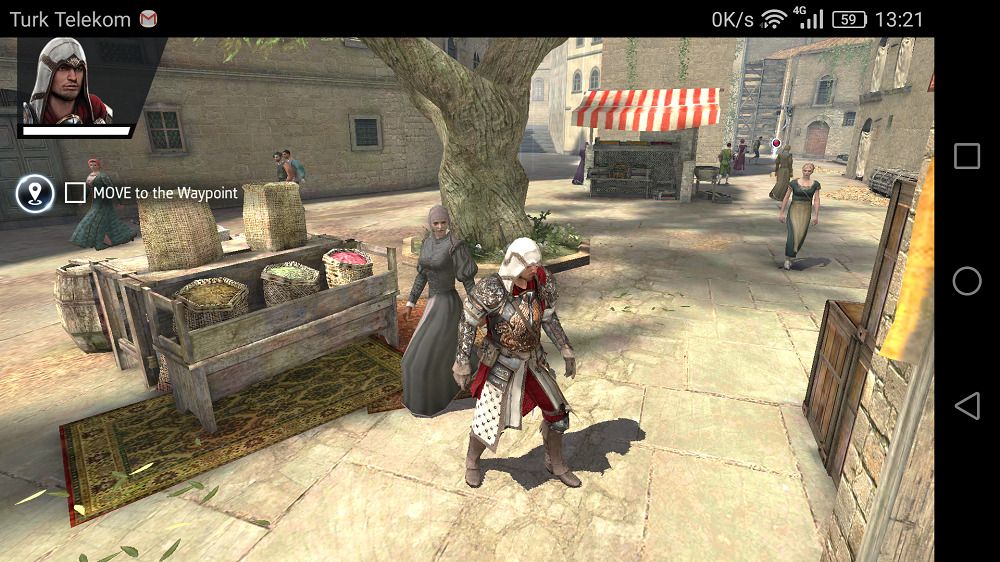Viewport: 1000px width, 562px height.
Task: Tap the Android back triangle button
Action: (x=966, y=405)
